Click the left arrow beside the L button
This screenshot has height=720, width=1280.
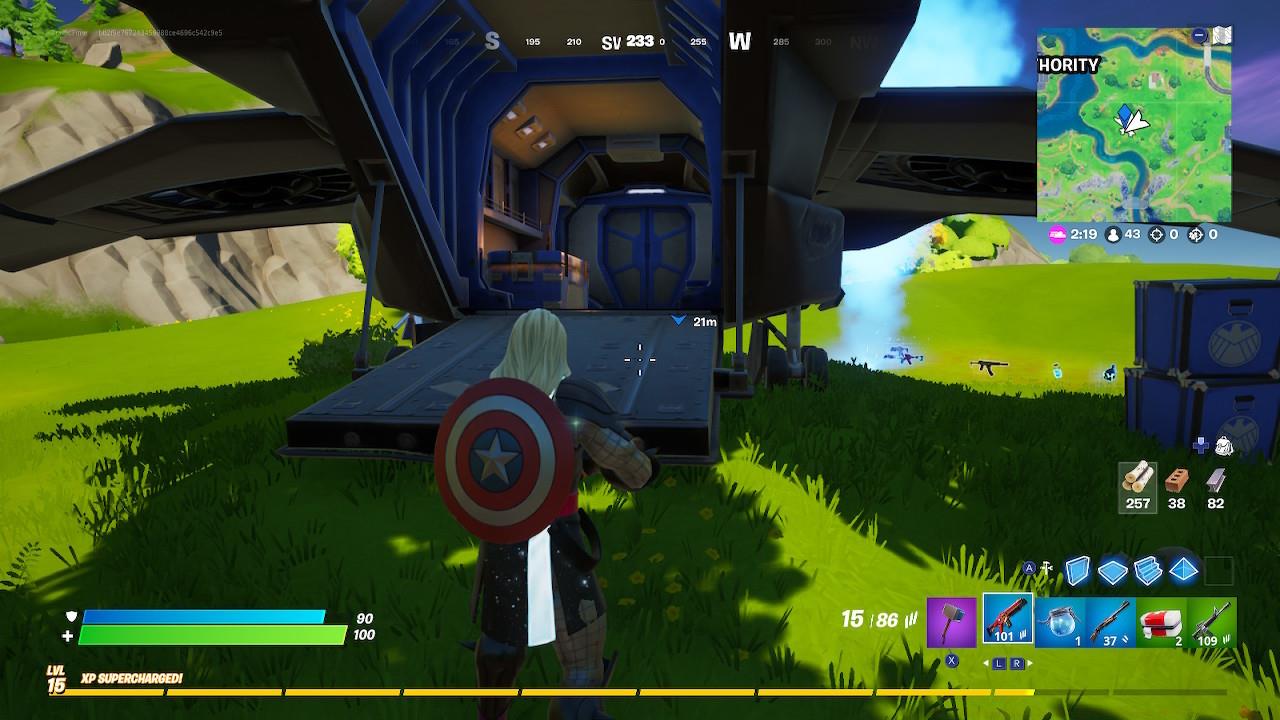[x=987, y=663]
